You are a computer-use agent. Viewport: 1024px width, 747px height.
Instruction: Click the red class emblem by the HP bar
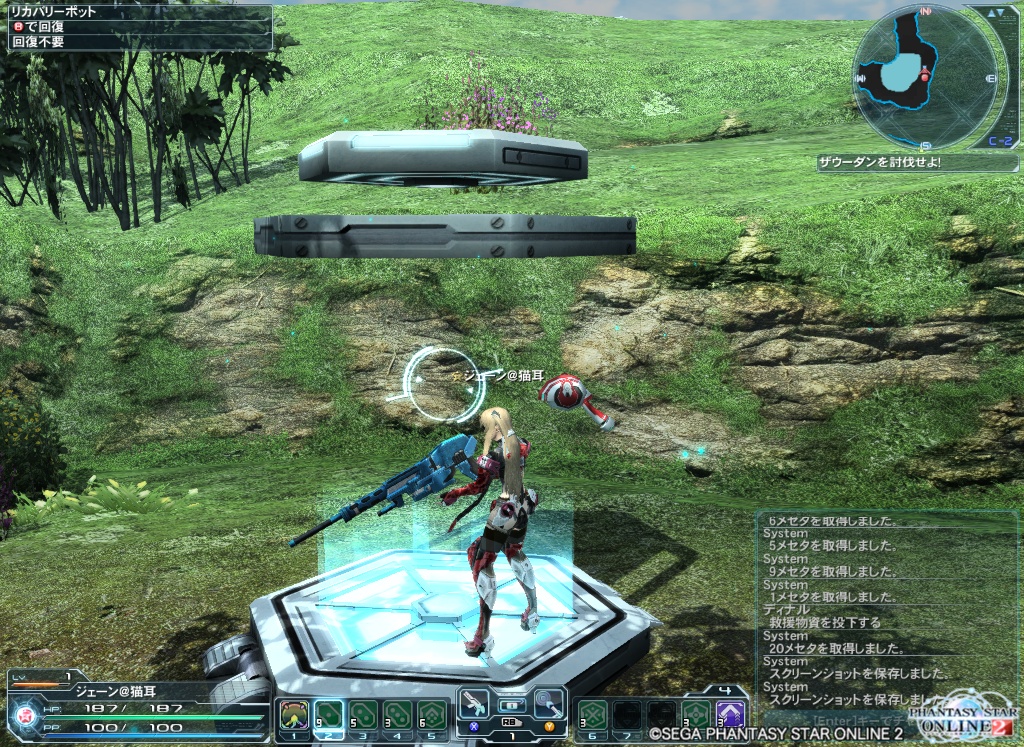coord(23,715)
